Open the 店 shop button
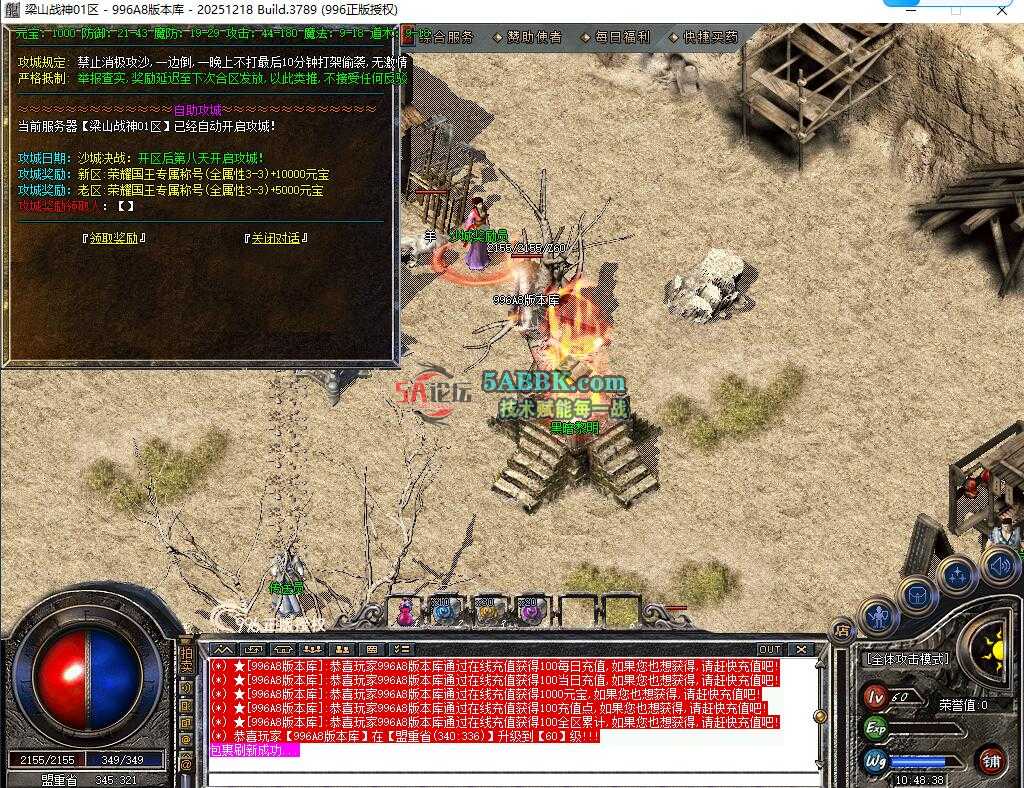The image size is (1024, 788). tap(843, 630)
